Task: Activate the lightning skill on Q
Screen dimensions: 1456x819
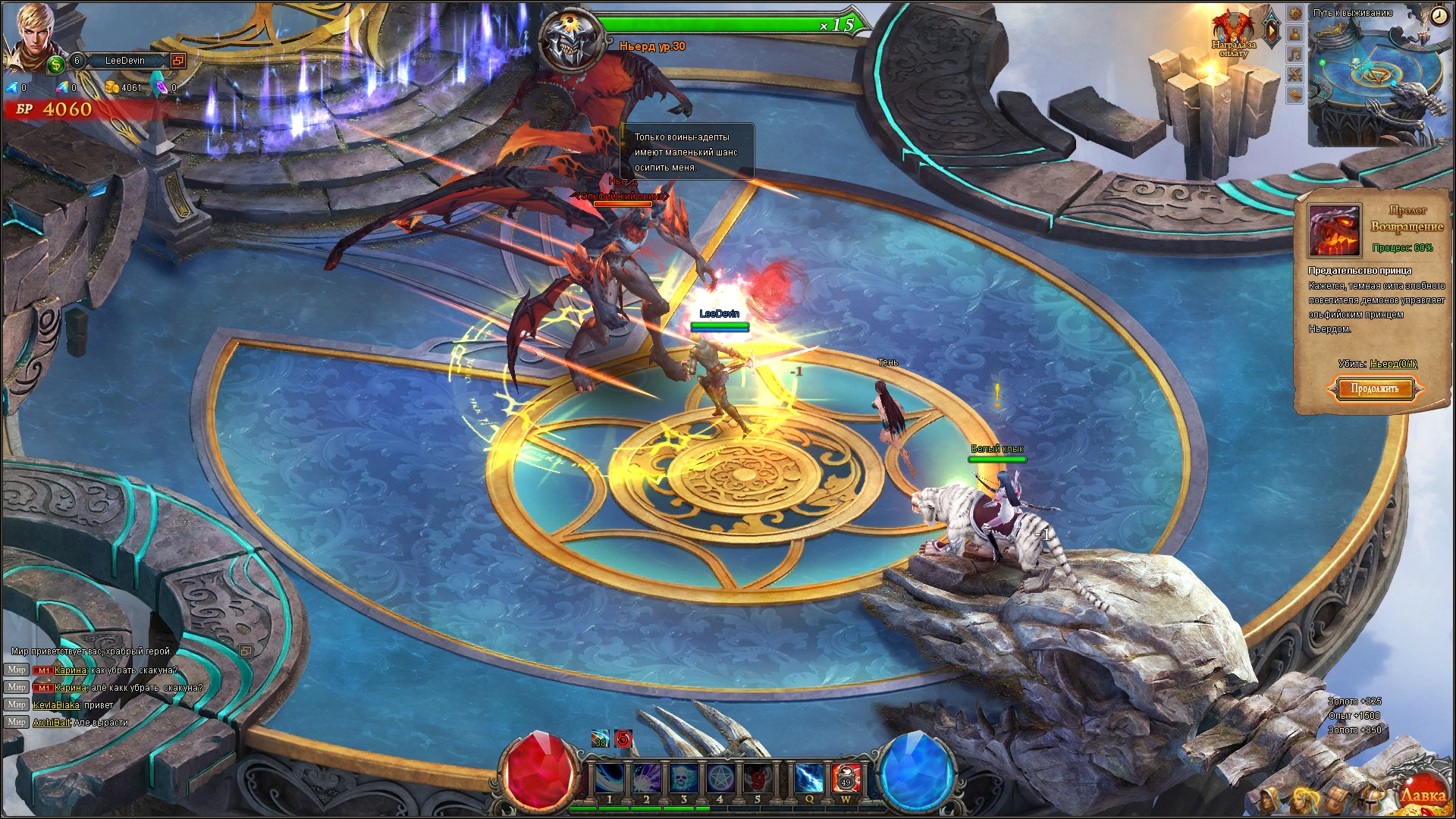Action: (809, 779)
